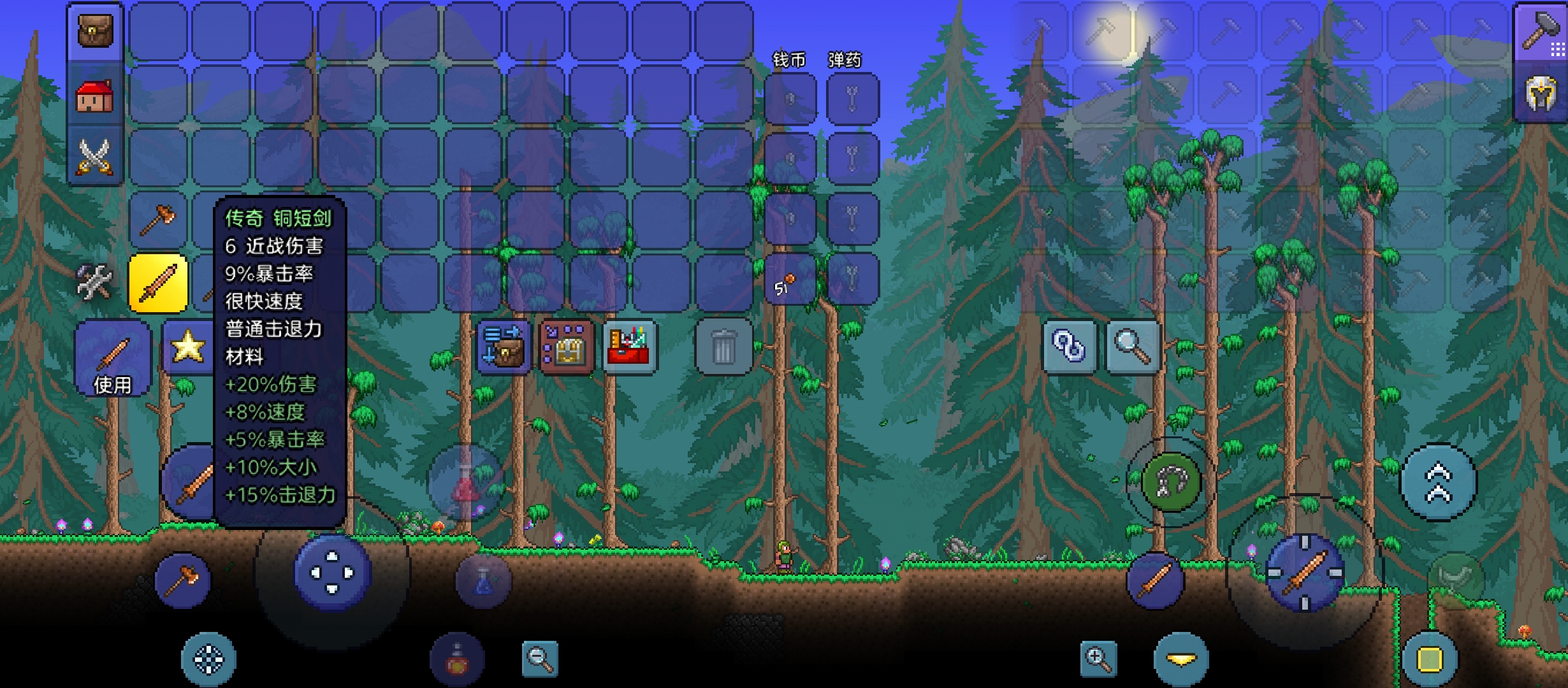This screenshot has width=1568, height=688.
Task: Select the highlighted copper shortsword slot
Action: [x=158, y=283]
